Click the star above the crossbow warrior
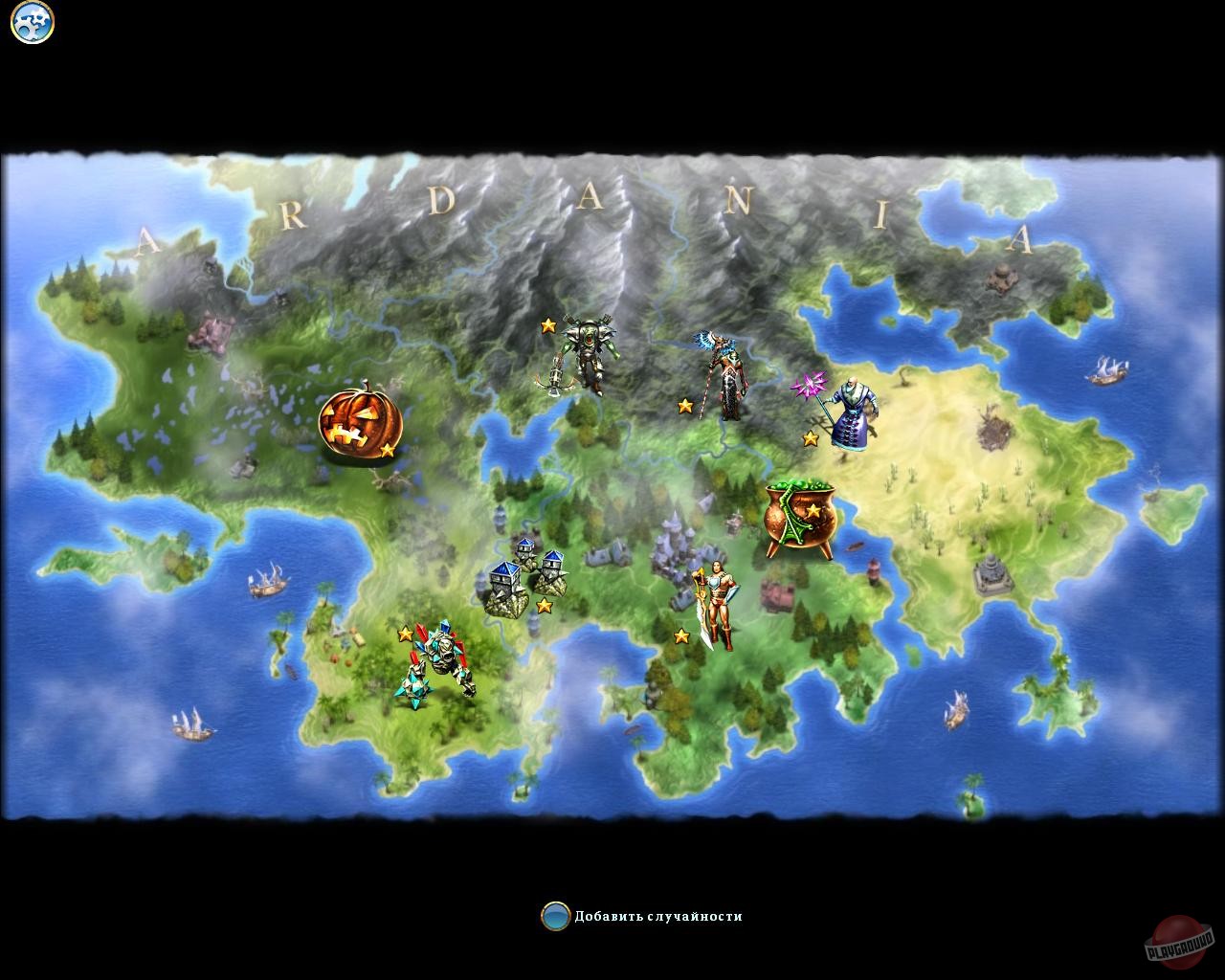The width and height of the screenshot is (1225, 980). (546, 324)
